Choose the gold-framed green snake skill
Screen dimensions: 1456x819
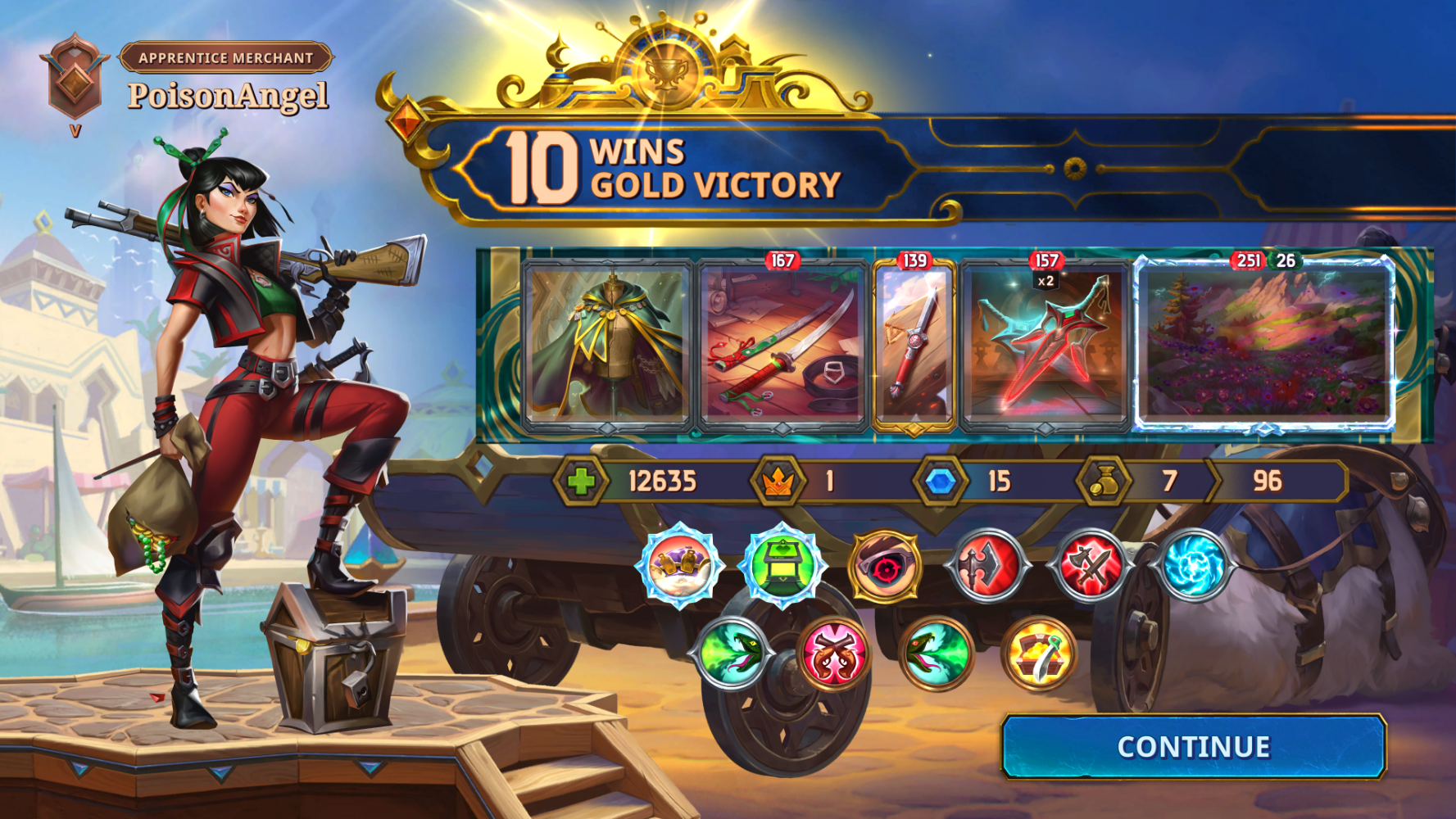coord(937,654)
